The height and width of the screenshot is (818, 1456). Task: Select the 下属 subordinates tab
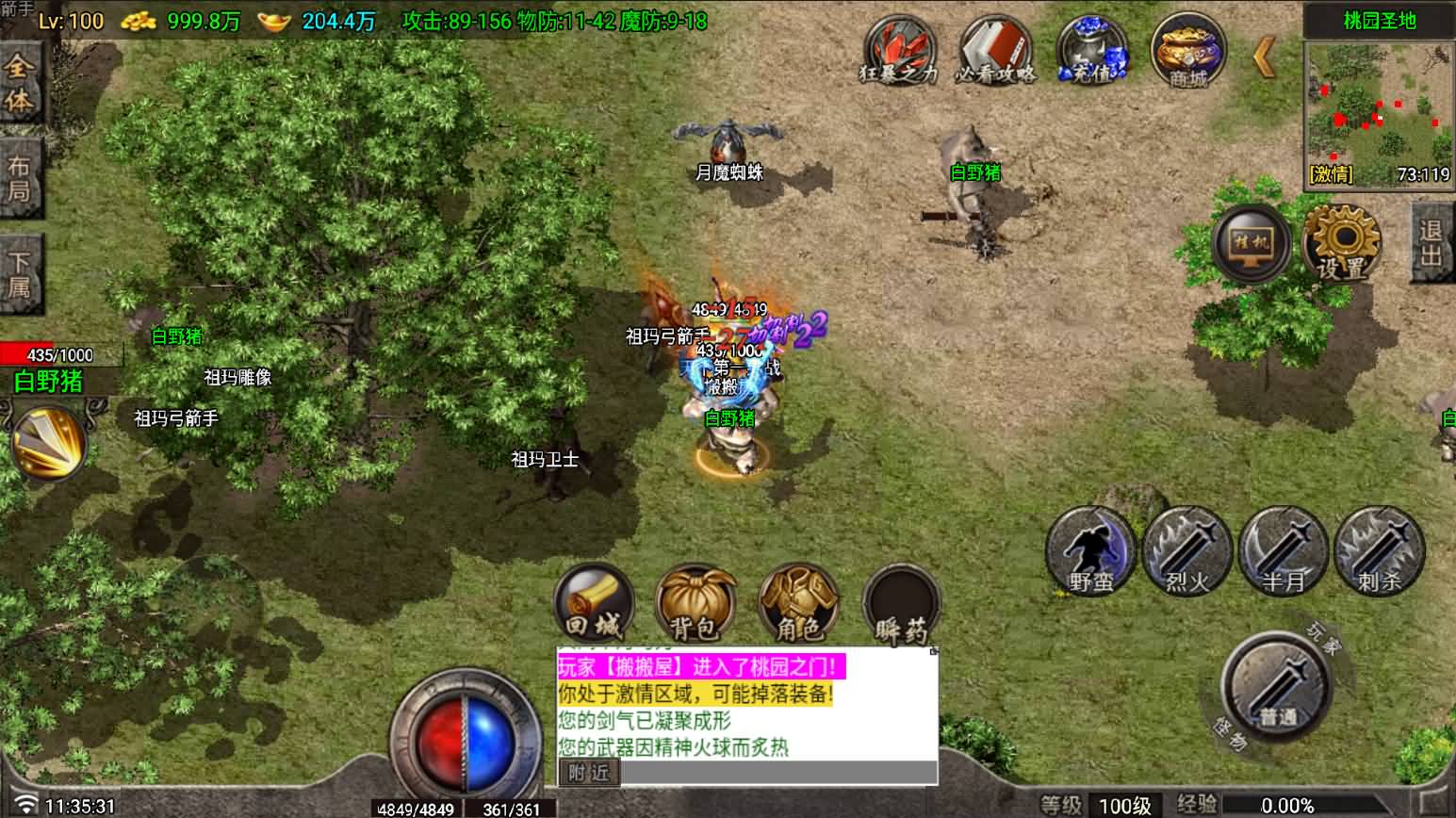[x=20, y=274]
